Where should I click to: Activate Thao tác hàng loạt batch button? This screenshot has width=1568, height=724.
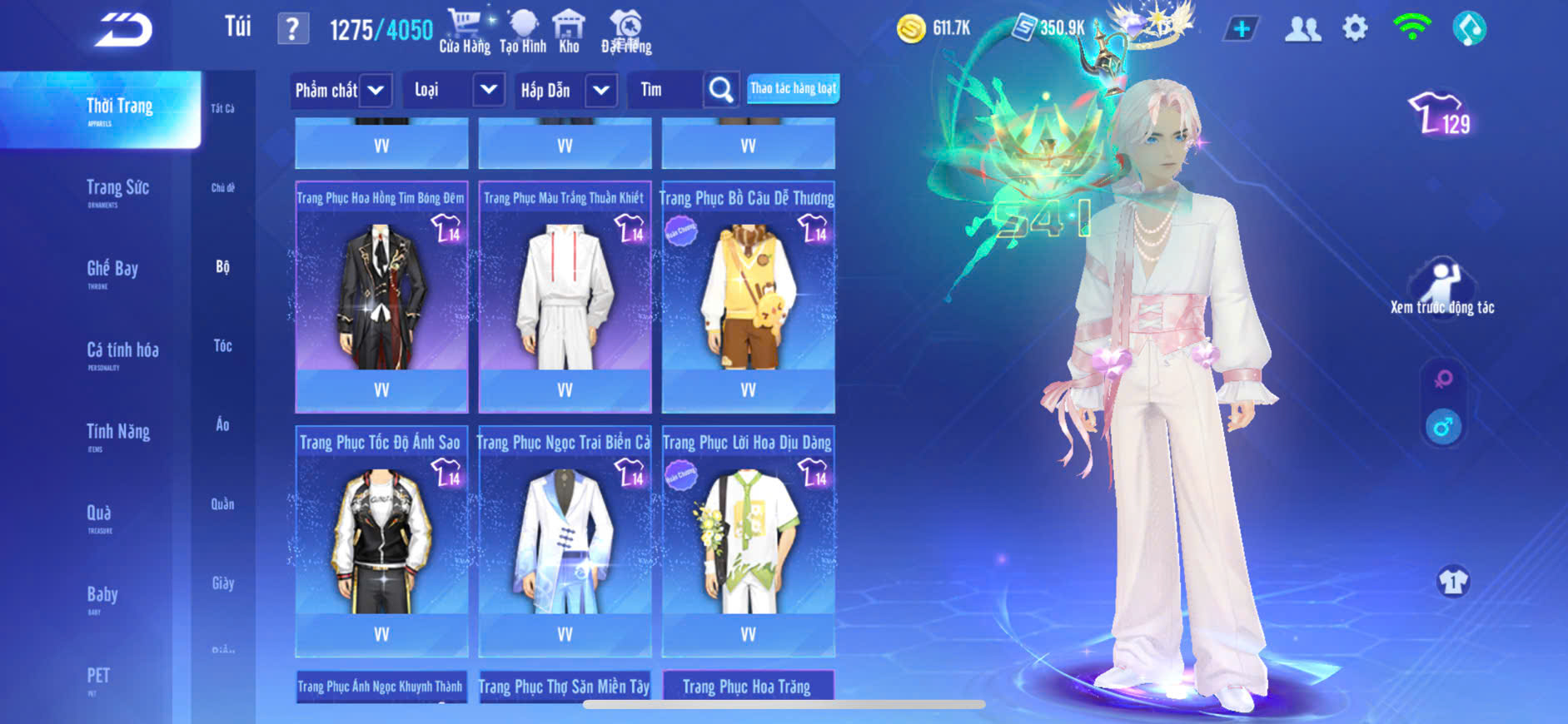click(x=793, y=88)
